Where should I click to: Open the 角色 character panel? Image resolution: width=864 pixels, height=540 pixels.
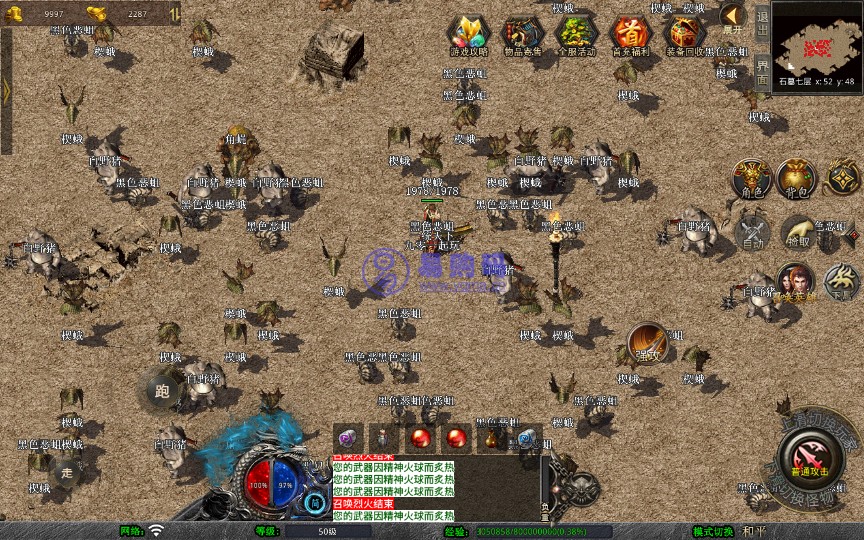coord(750,178)
